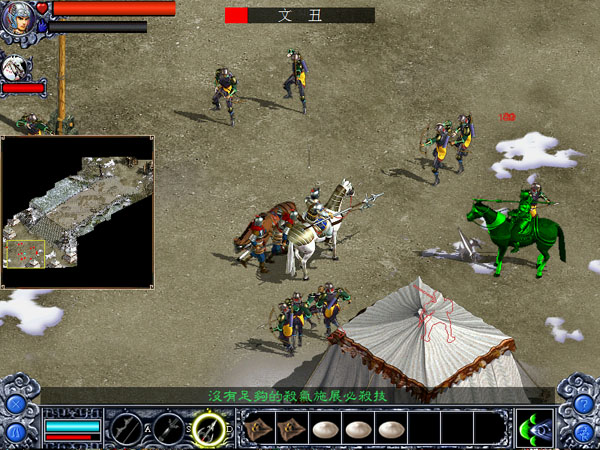Click the hero portrait with the helmet
600x450 pixels.
(x=19, y=19)
